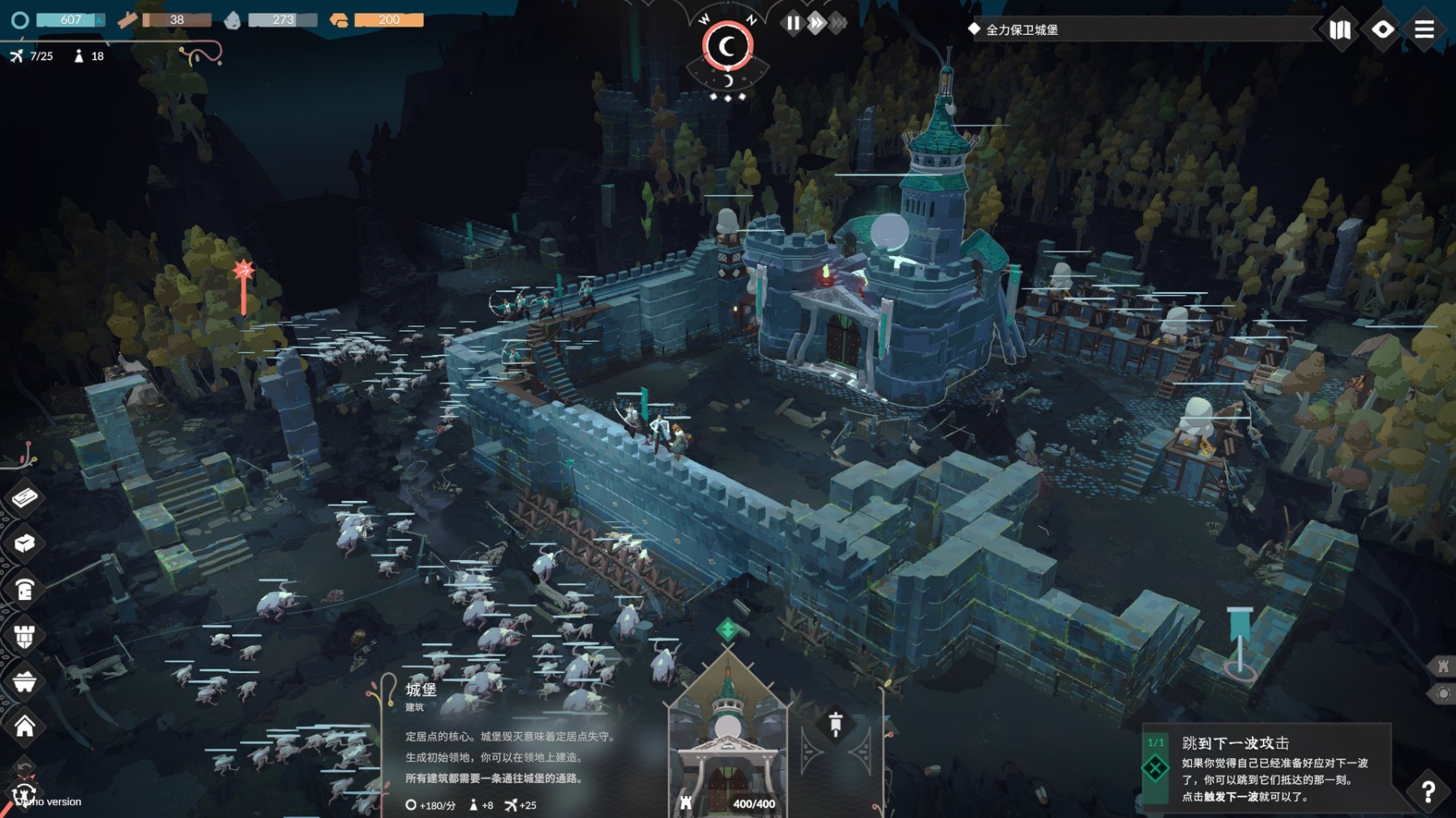Open the castle tower defense category
Screen dimensions: 1456x818
pos(24,636)
